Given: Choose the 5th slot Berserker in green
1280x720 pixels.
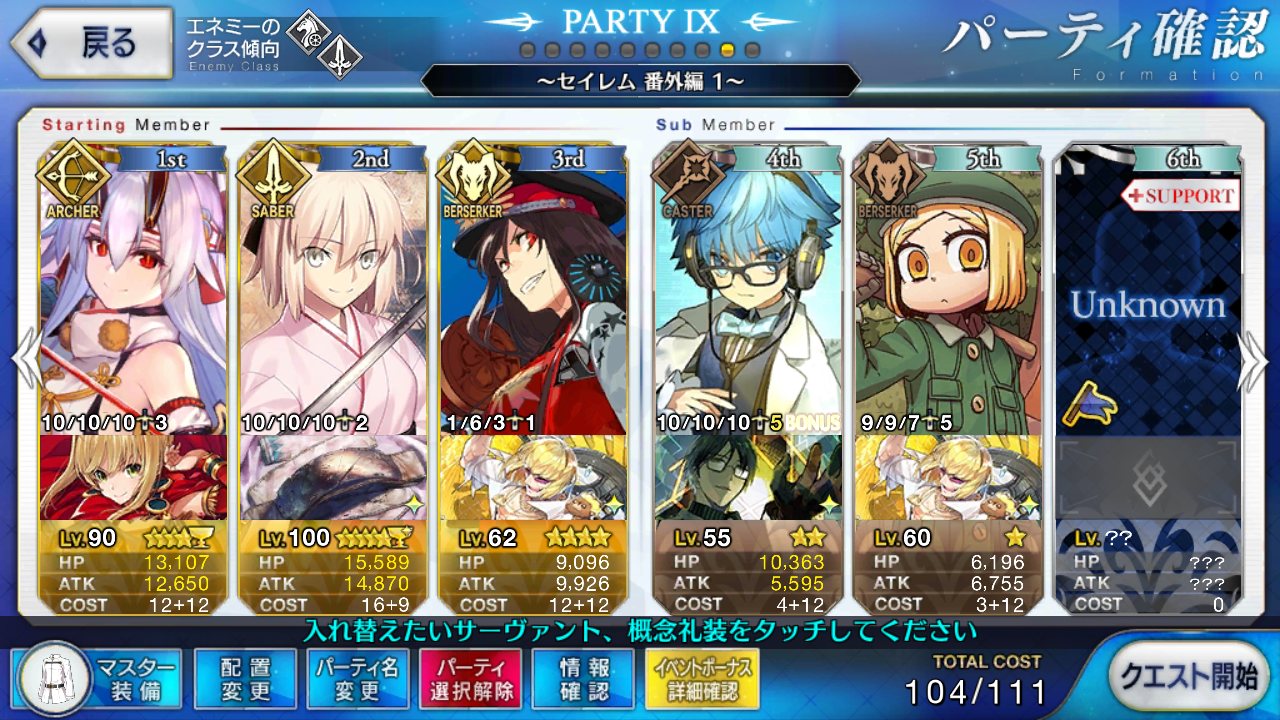Looking at the screenshot, I should [948, 290].
